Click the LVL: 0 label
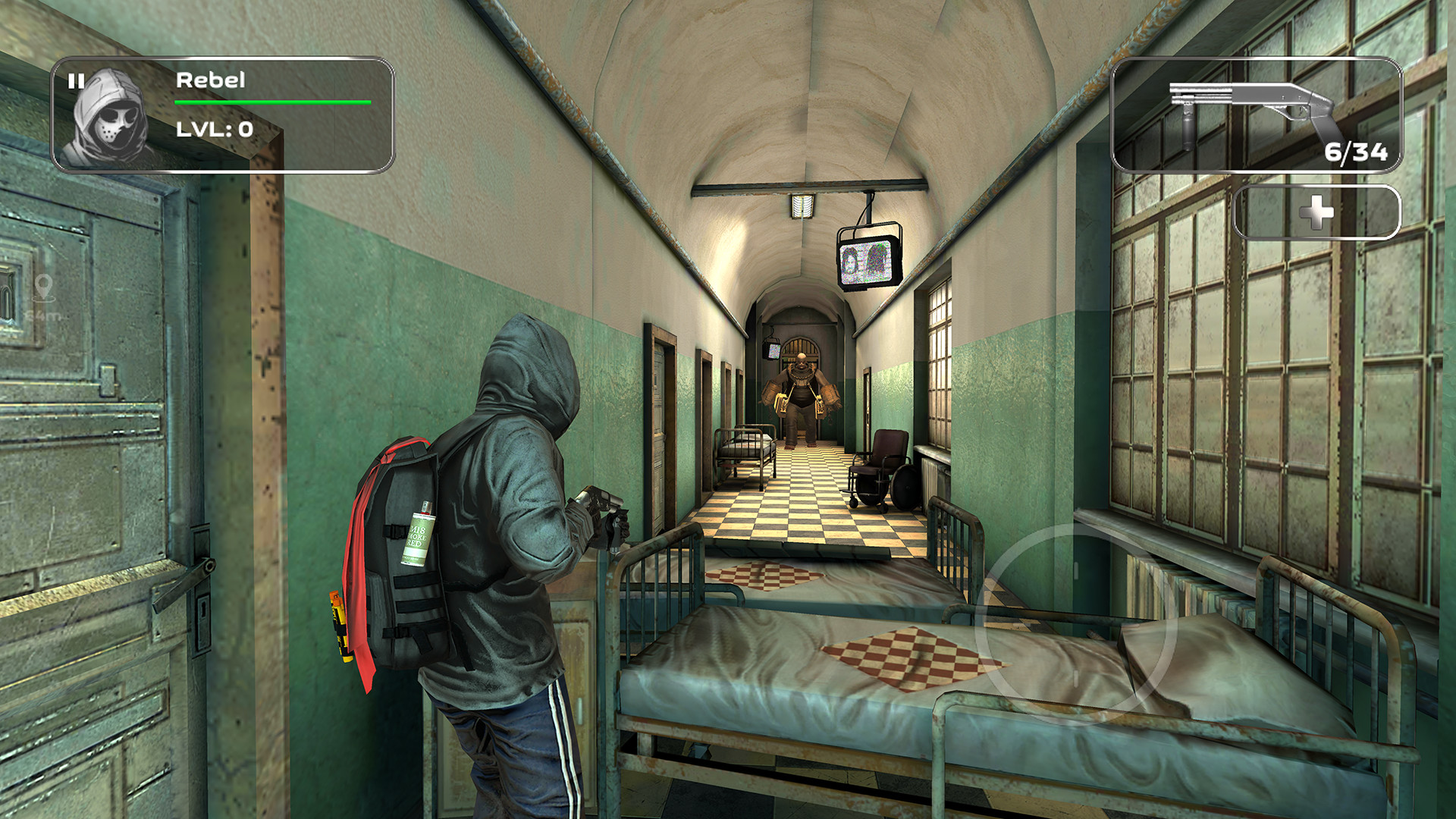1456x819 pixels. (x=216, y=129)
